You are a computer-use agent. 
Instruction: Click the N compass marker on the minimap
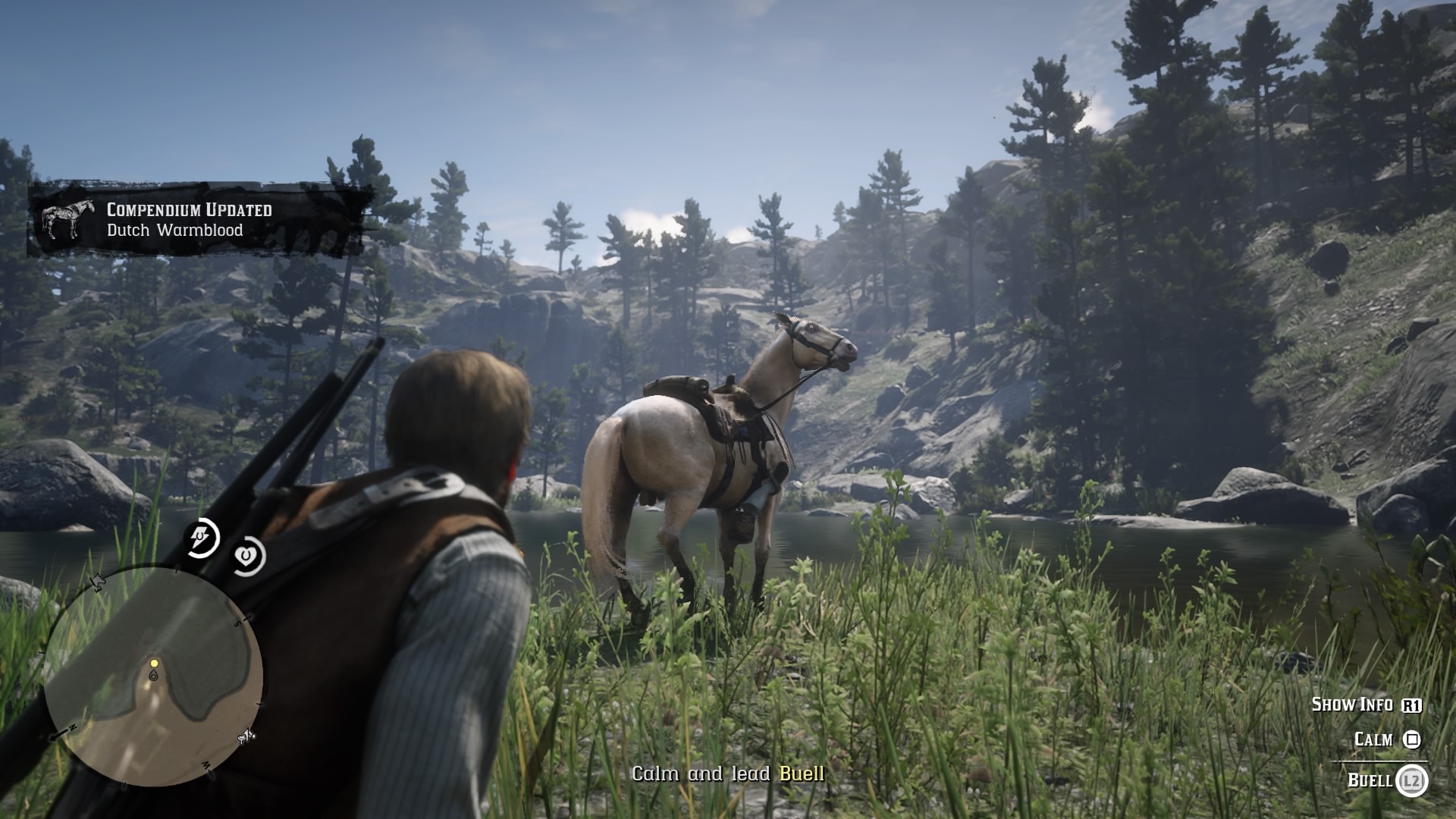pyautogui.click(x=73, y=726)
